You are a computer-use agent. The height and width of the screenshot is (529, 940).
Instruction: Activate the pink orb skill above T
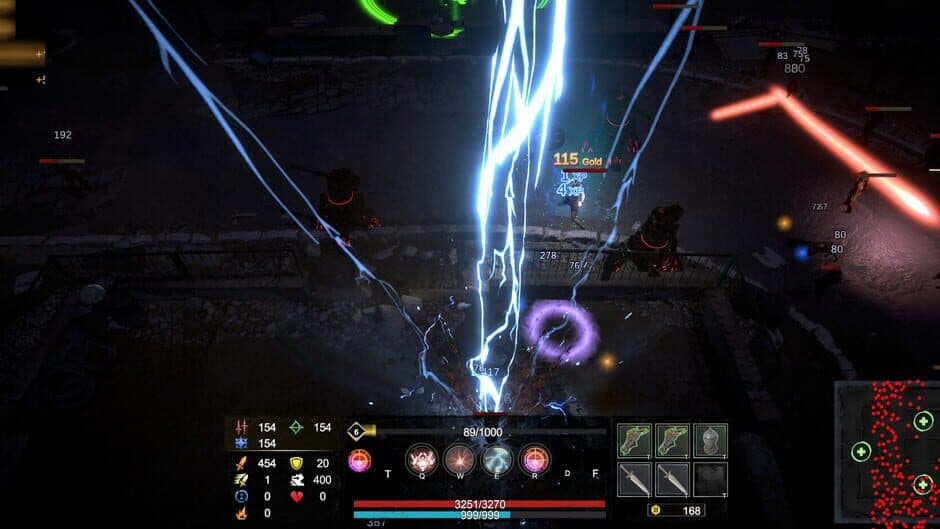coord(359,461)
